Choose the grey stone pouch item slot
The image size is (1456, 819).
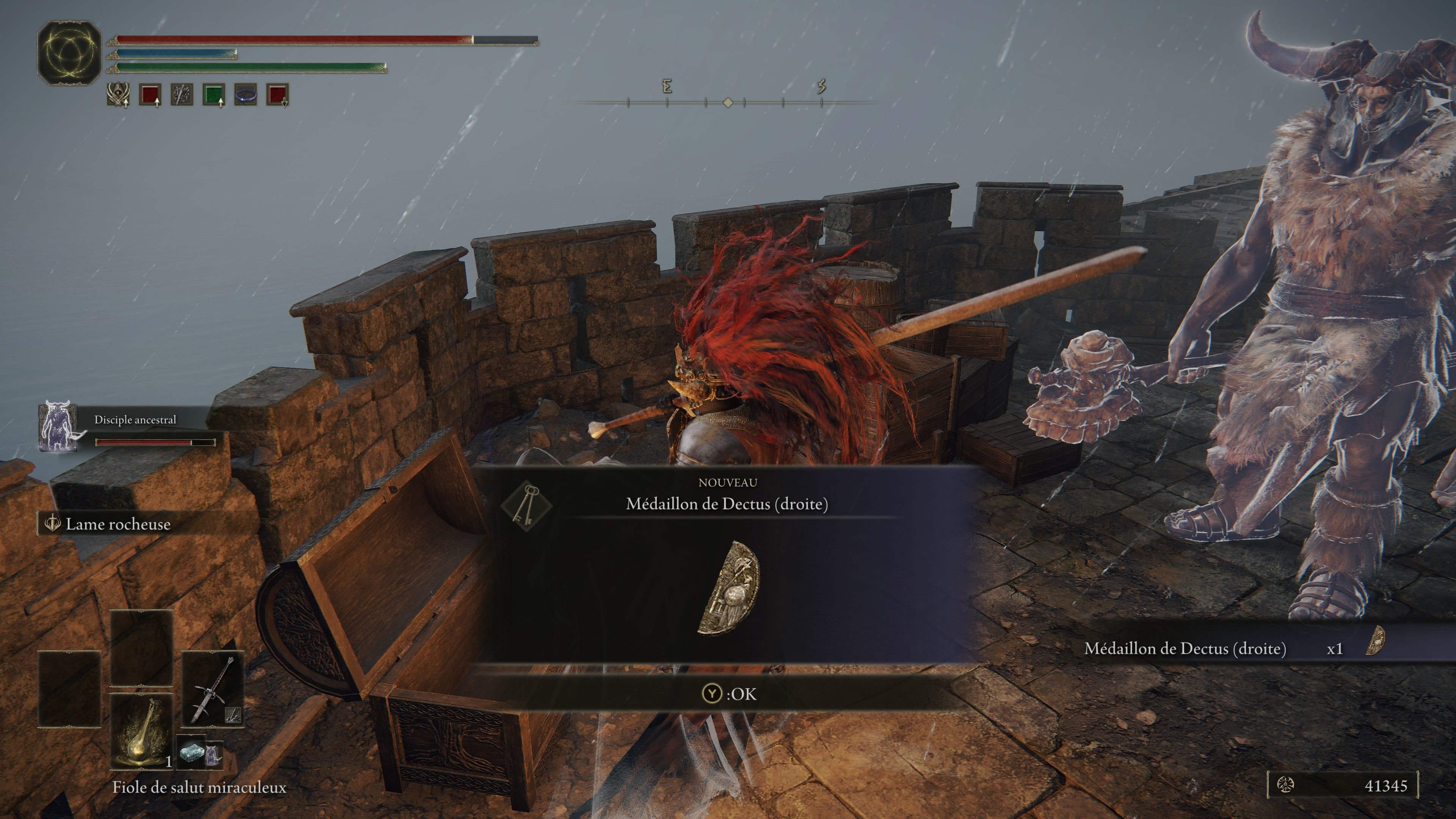tap(191, 753)
